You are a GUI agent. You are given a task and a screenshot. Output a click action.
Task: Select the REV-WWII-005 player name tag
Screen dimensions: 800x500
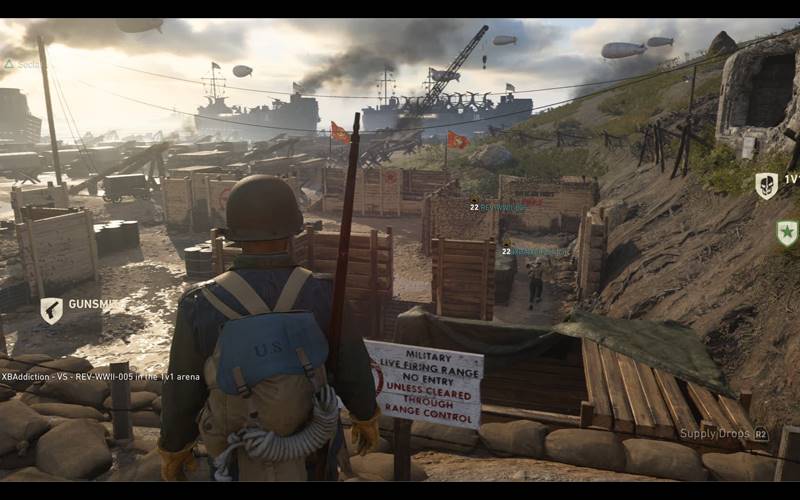click(x=500, y=208)
